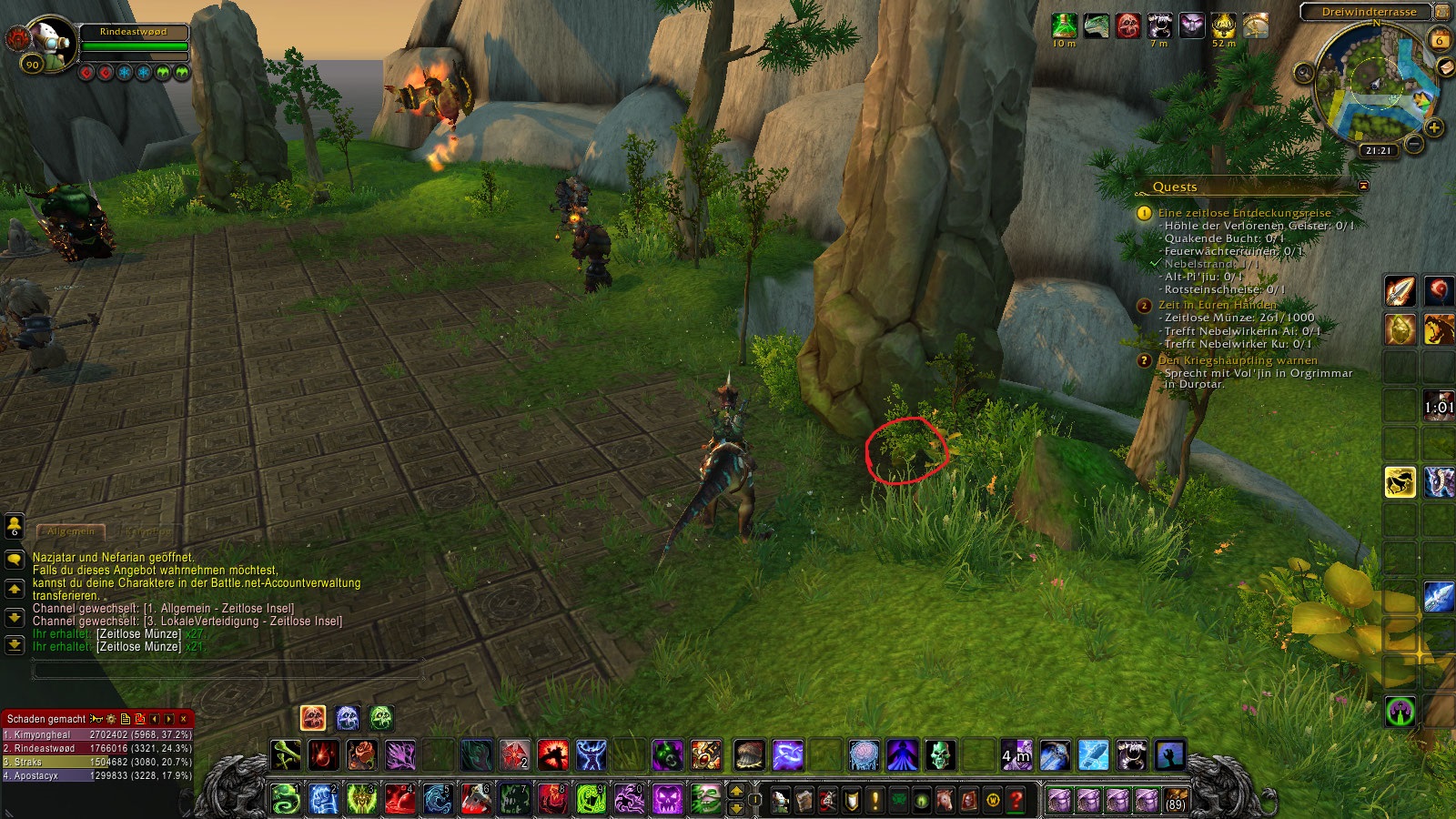Select quest 'Eine zeitlose Entdeckungsreise' in tracker

(x=1244, y=213)
